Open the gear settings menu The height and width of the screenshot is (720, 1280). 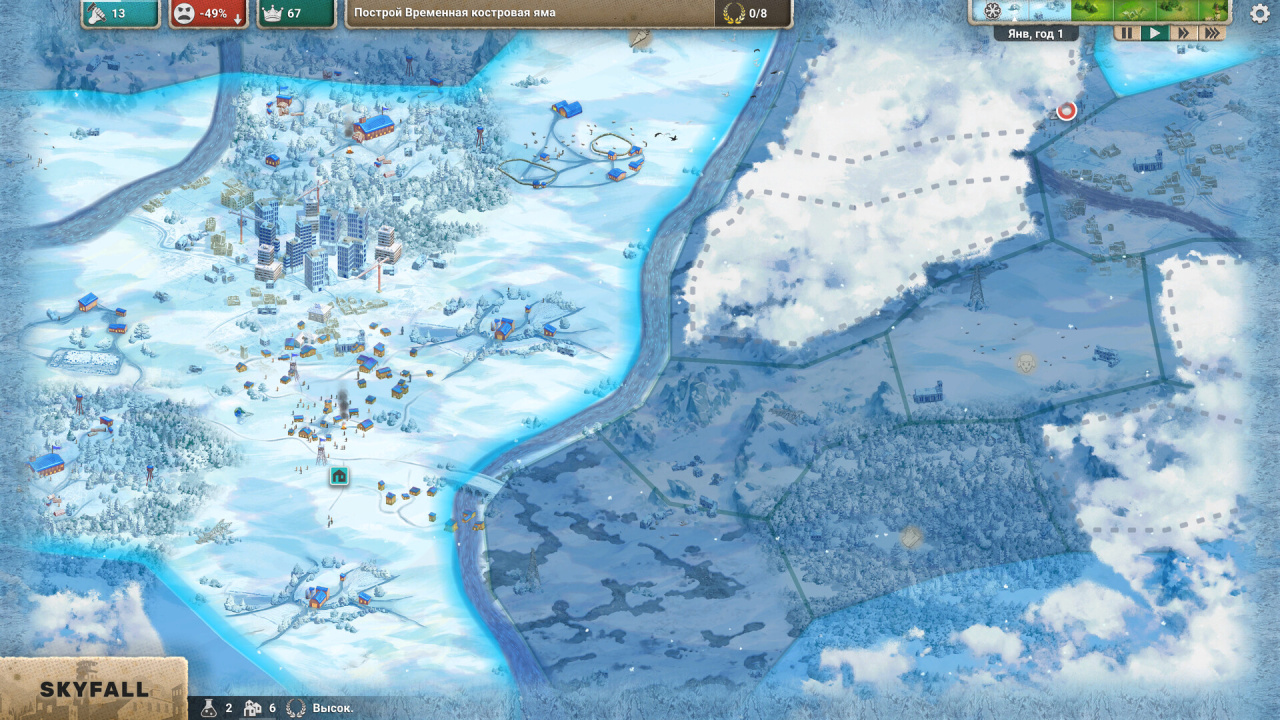click(1260, 13)
